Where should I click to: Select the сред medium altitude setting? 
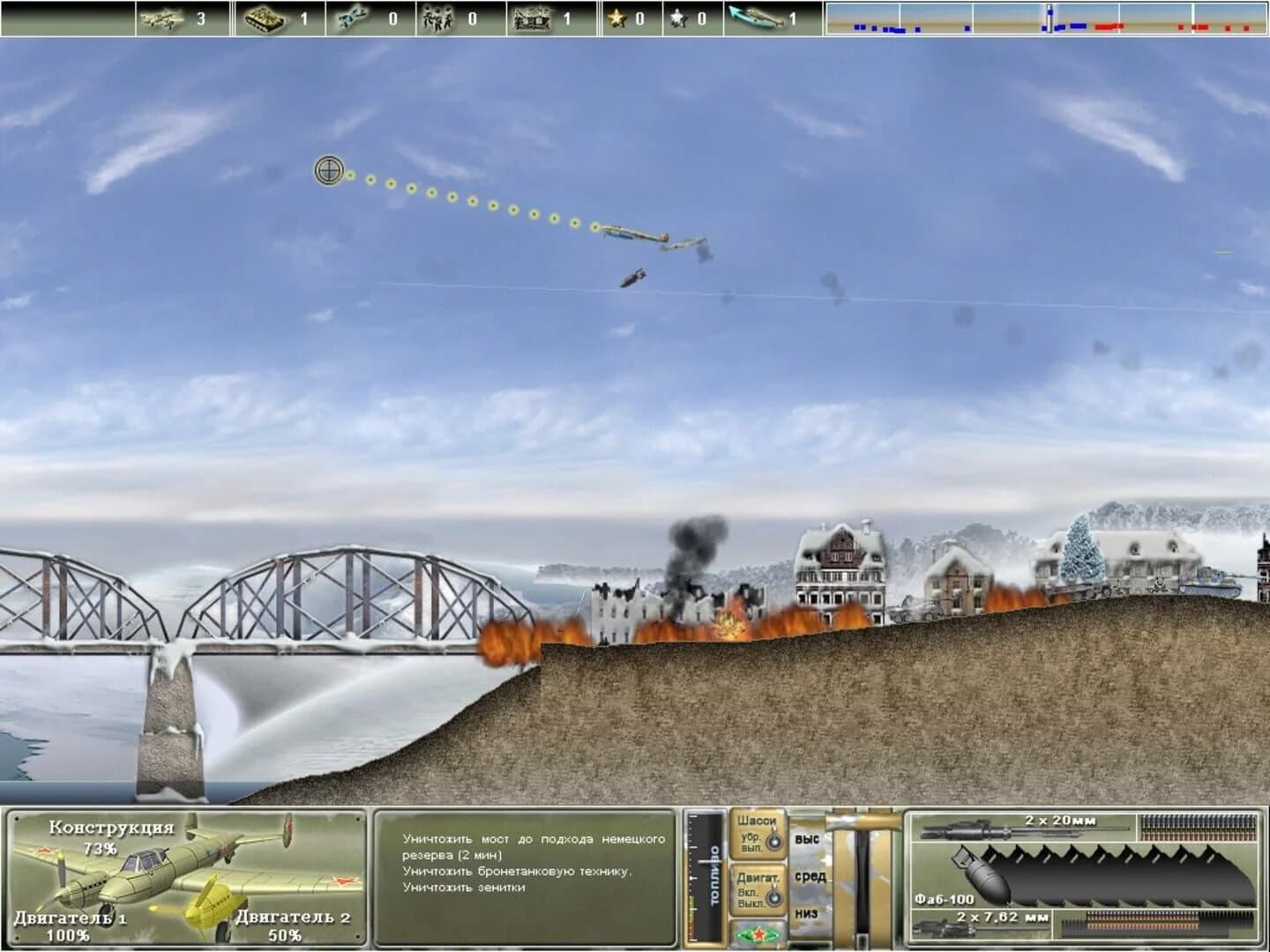(811, 877)
